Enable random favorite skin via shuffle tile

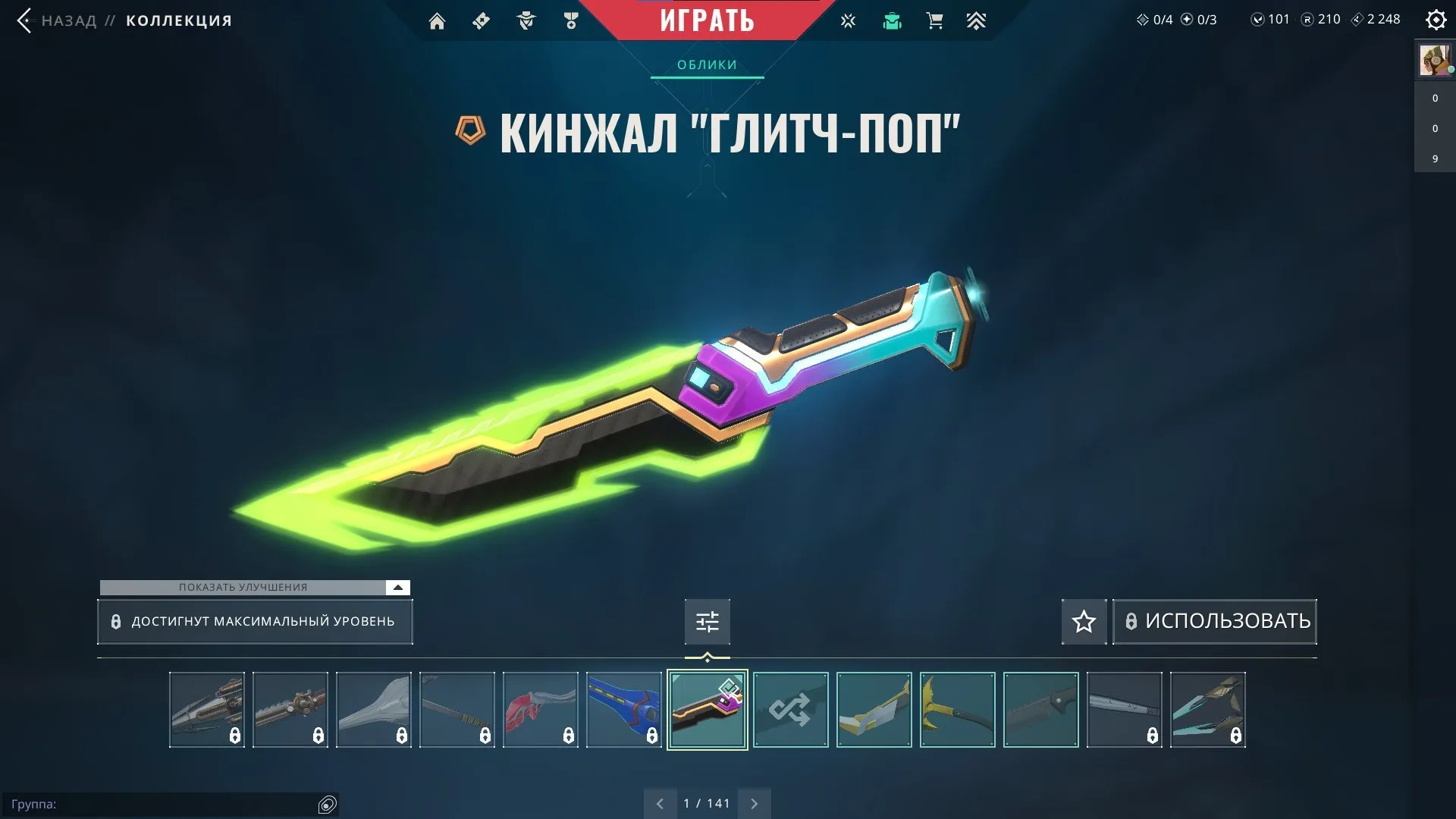790,710
